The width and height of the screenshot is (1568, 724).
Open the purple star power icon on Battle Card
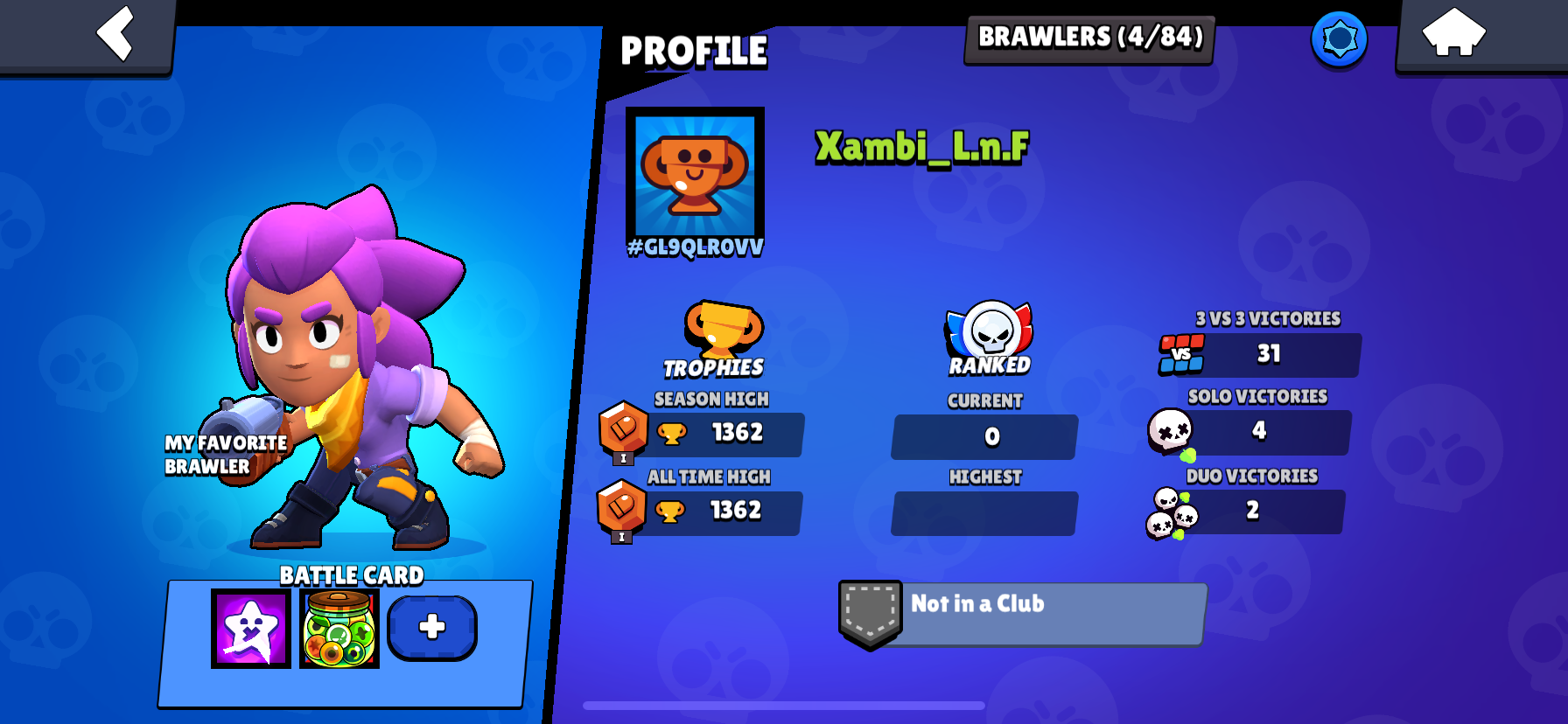(x=250, y=627)
